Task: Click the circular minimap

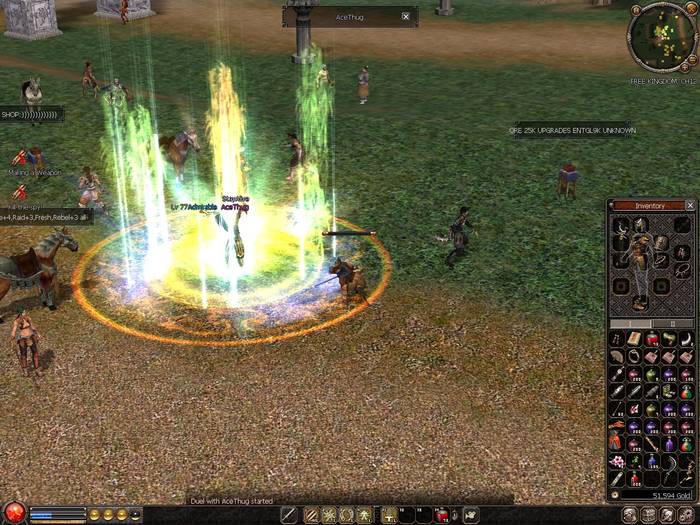Action: point(659,36)
